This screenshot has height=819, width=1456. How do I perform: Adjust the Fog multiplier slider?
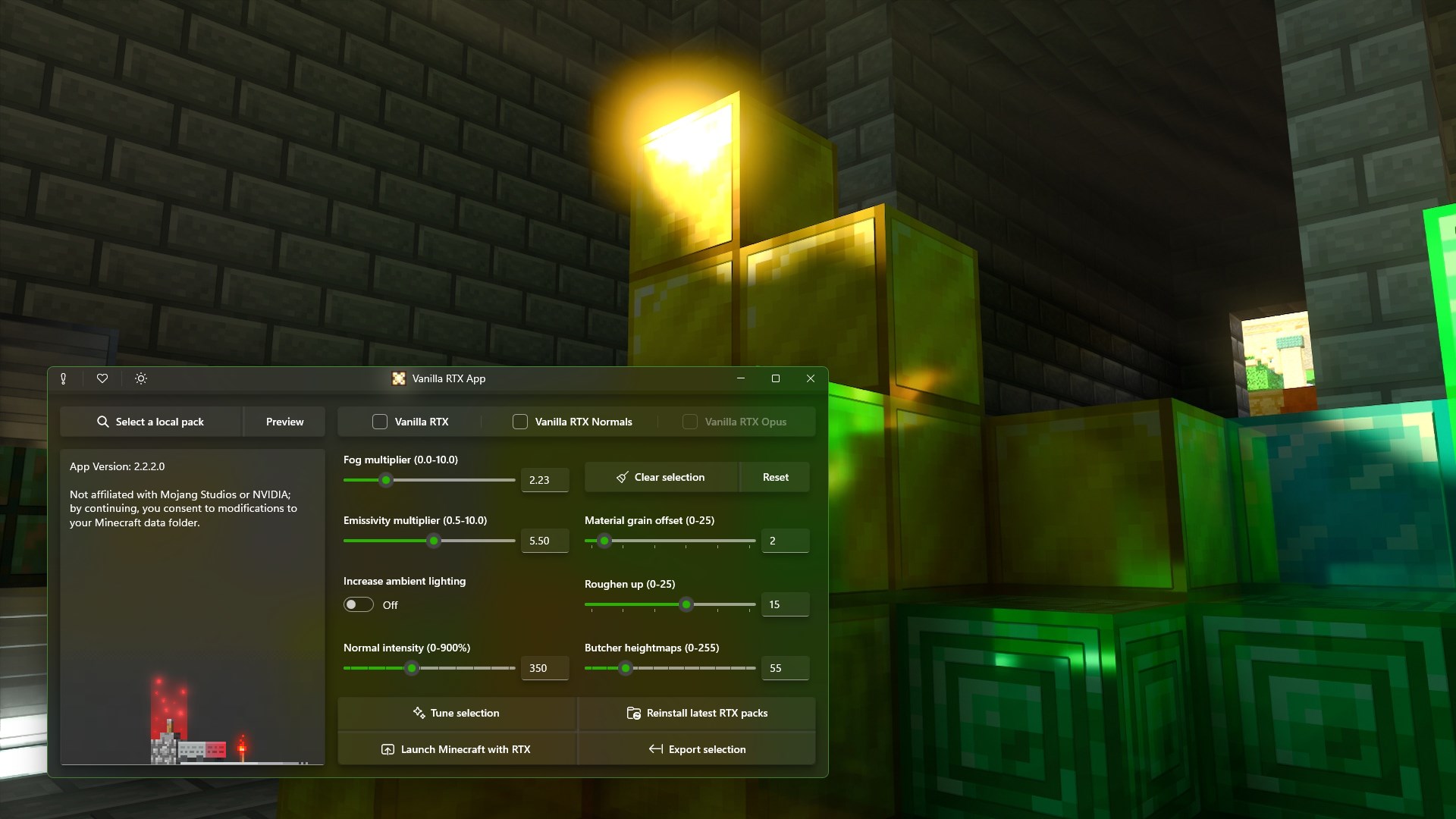tap(386, 480)
